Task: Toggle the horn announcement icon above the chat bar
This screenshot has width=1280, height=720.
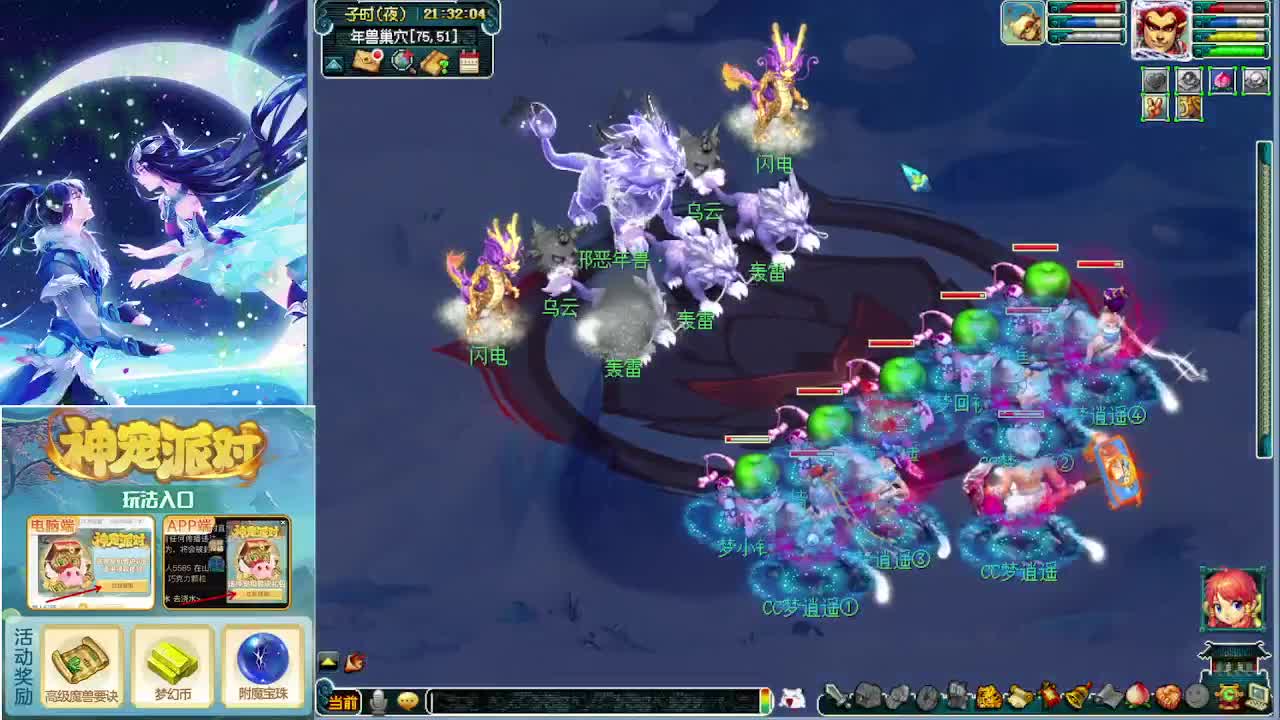Action: pyautogui.click(x=355, y=661)
